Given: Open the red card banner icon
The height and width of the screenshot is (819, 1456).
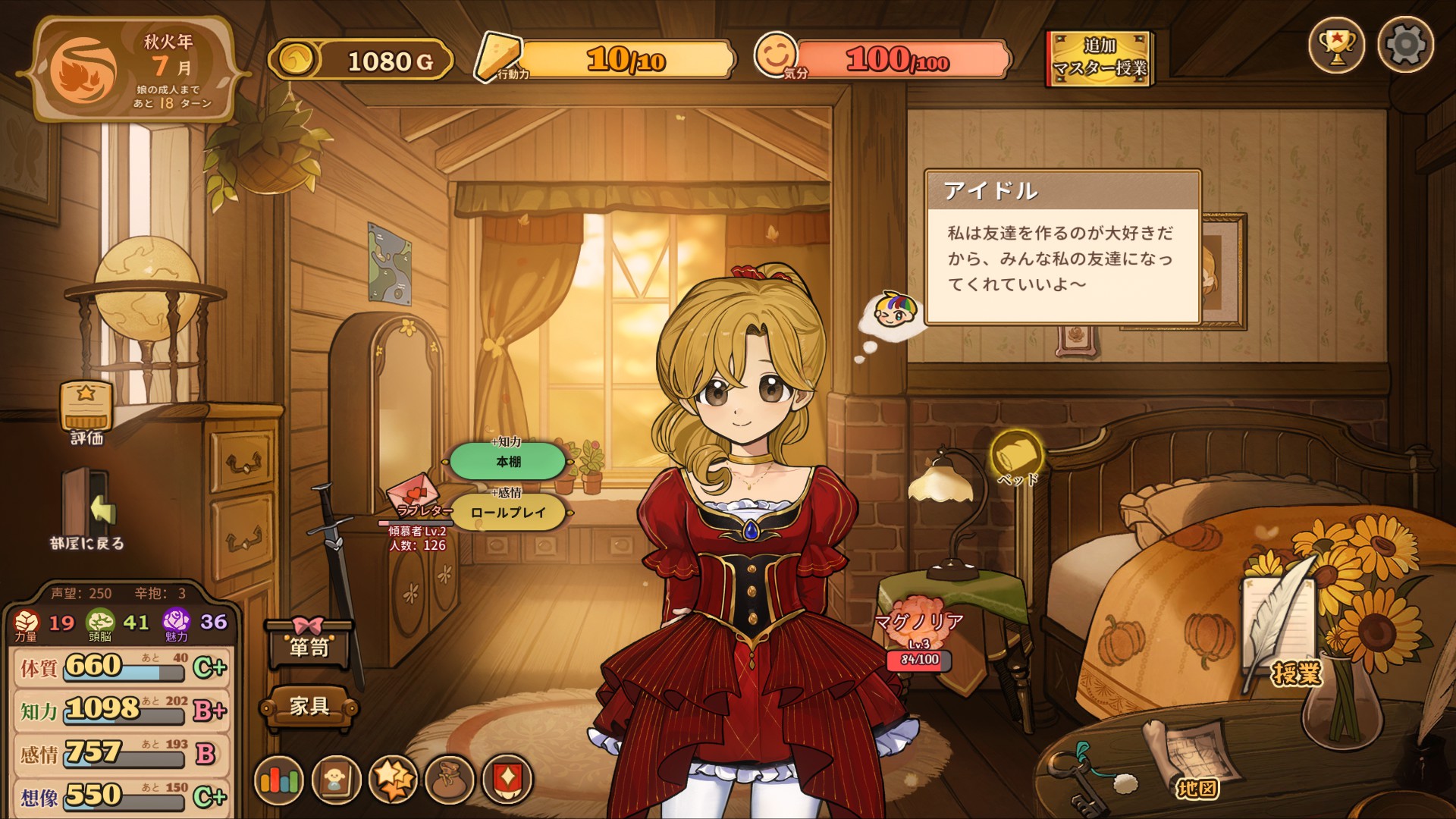Looking at the screenshot, I should click(x=507, y=780).
